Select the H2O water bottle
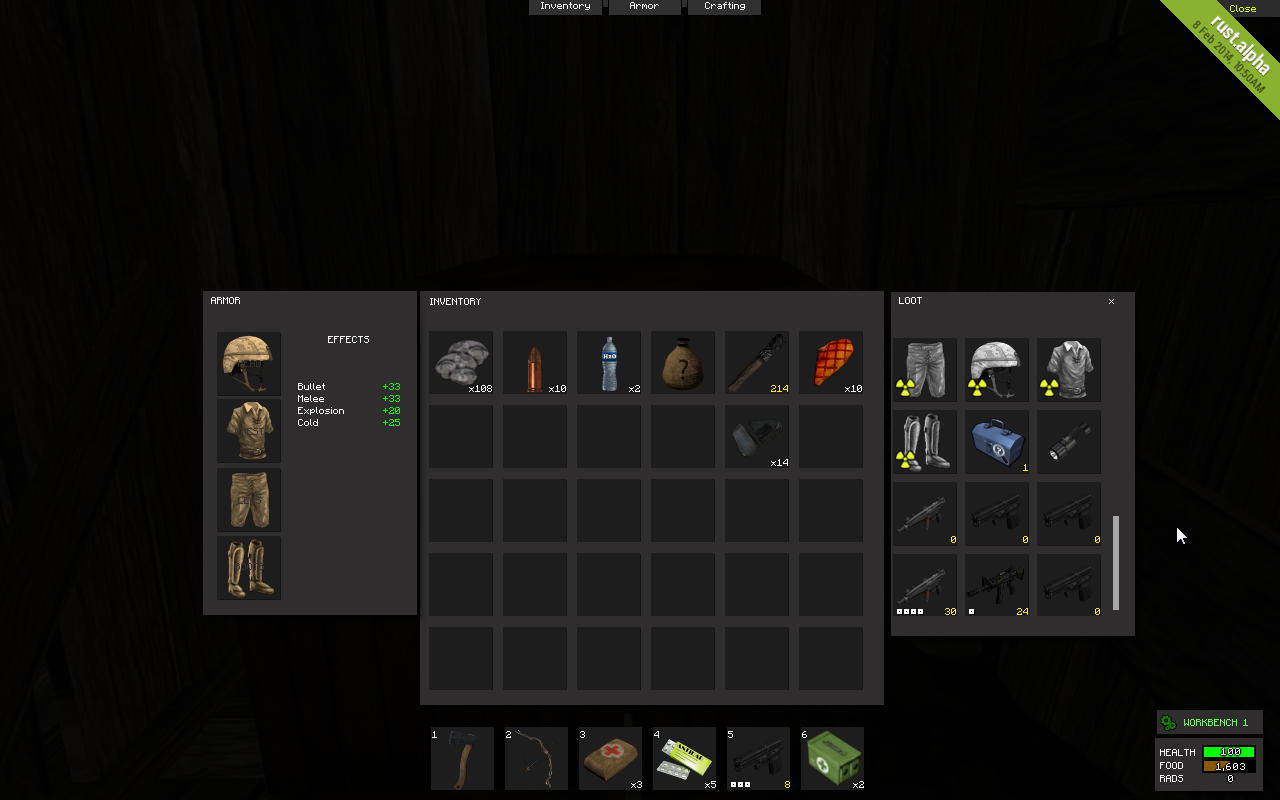This screenshot has width=1280, height=800. click(x=609, y=363)
